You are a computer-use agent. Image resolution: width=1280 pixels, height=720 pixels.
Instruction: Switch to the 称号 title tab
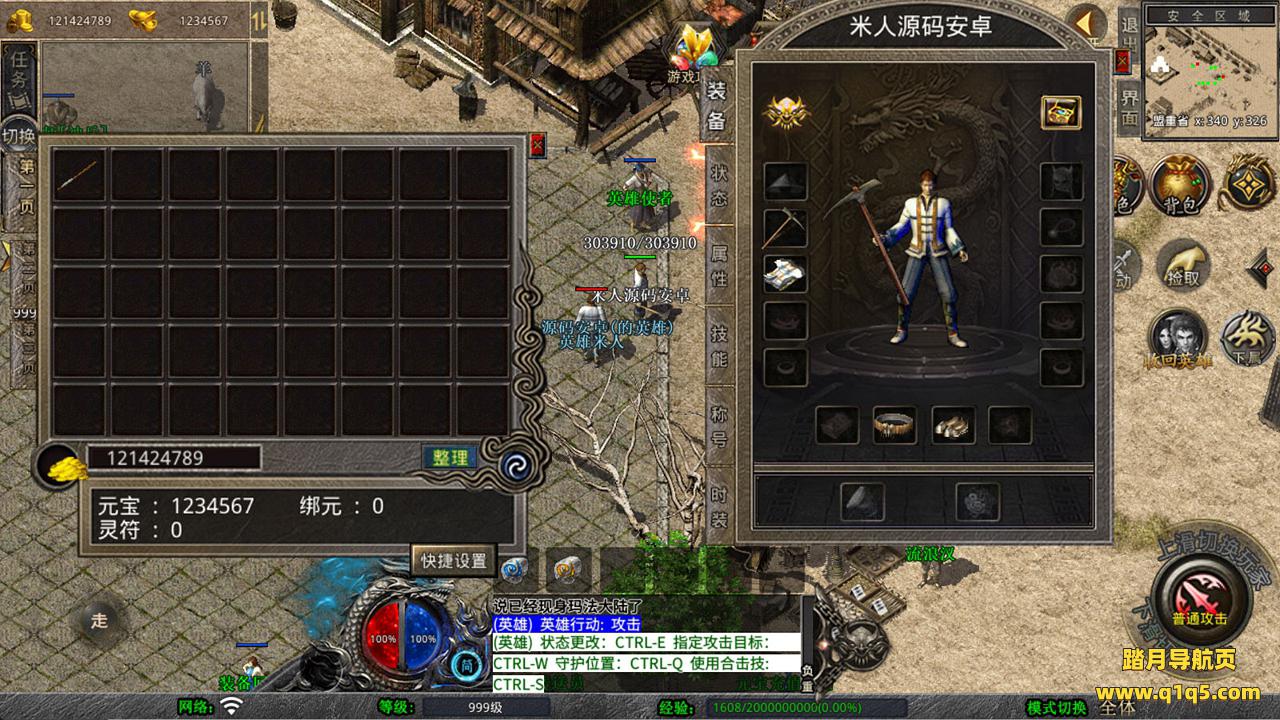click(719, 426)
